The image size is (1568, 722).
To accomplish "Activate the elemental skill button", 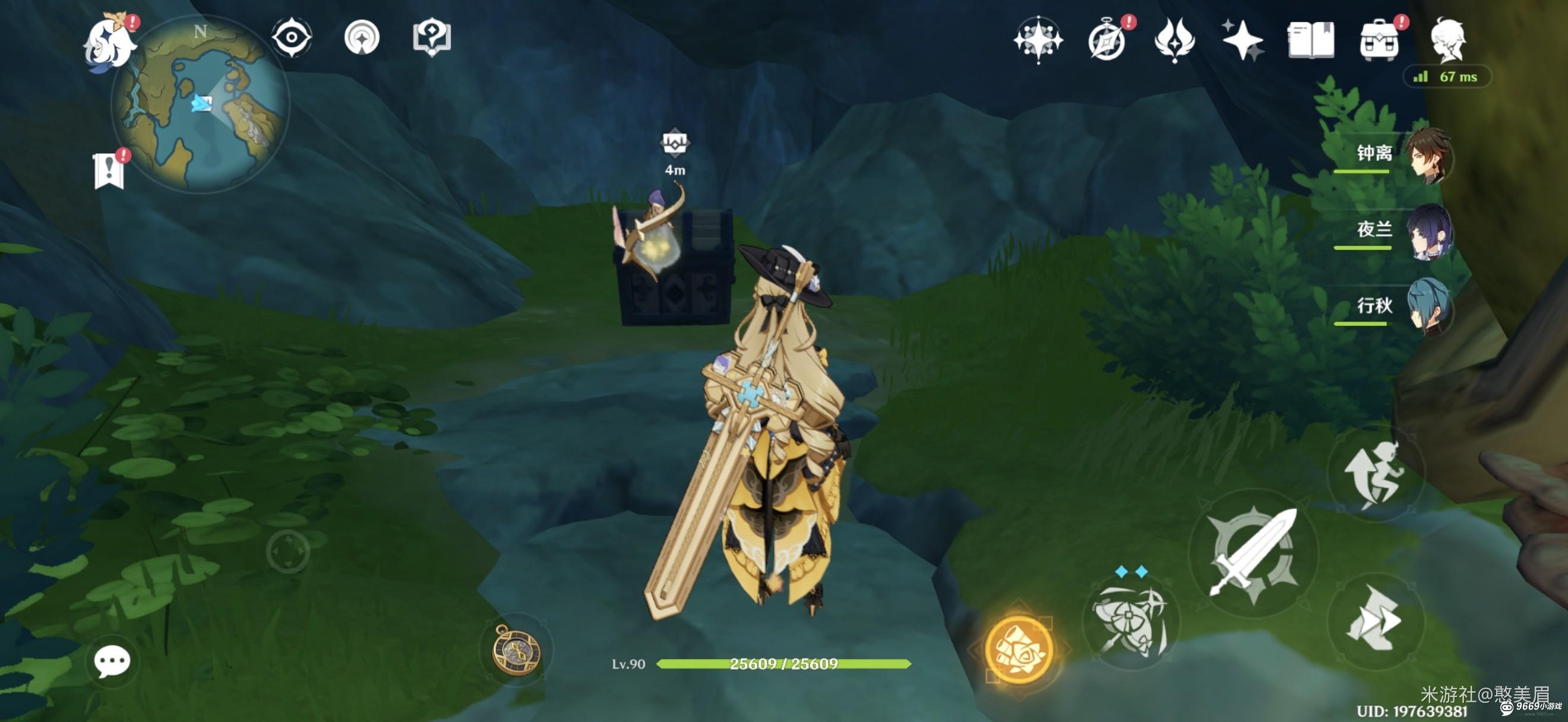I will click(1130, 622).
